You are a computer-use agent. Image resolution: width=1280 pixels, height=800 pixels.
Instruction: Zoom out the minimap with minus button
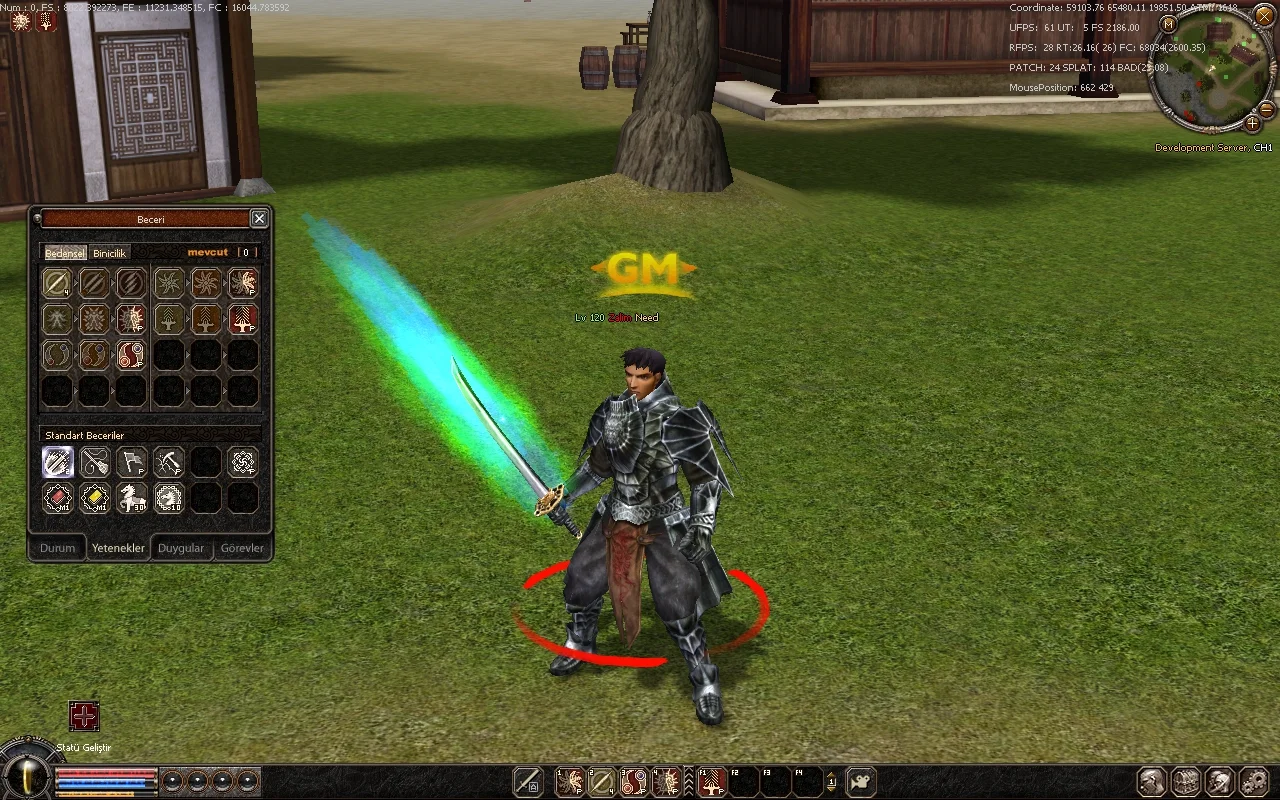pos(1266,108)
